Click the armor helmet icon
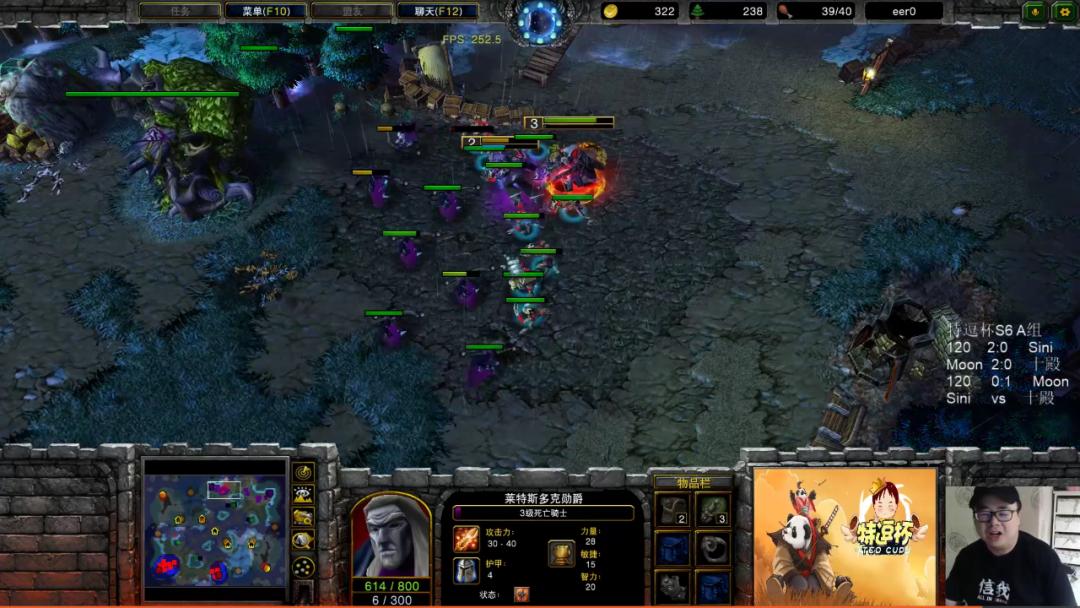This screenshot has height=608, width=1080. pos(466,570)
